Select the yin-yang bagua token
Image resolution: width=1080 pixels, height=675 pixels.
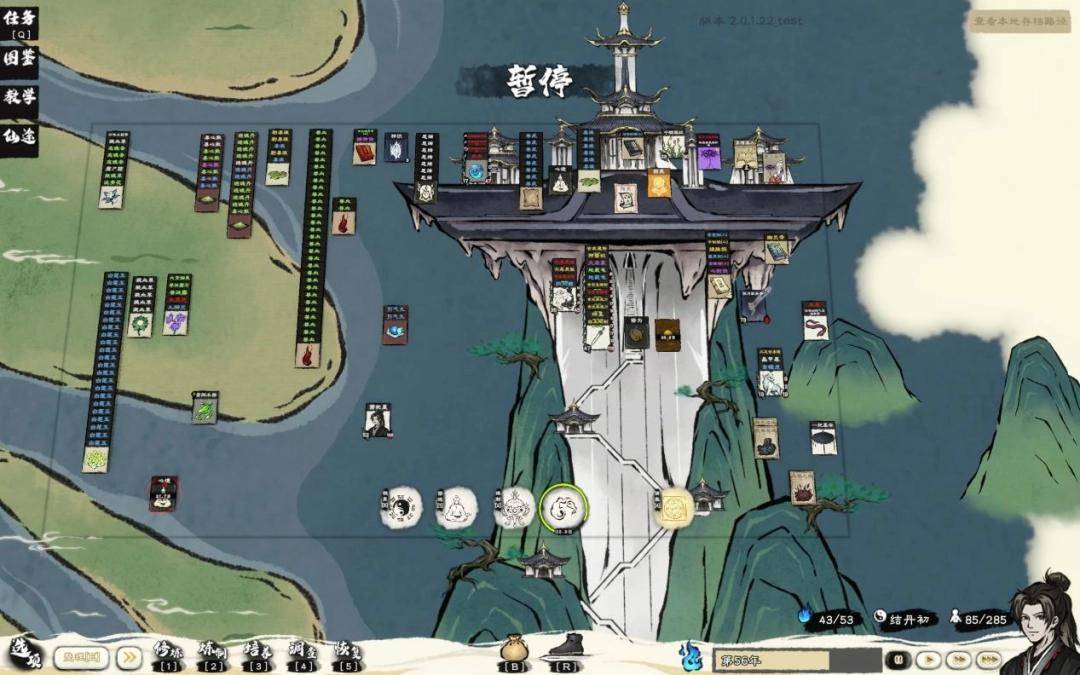click(401, 508)
